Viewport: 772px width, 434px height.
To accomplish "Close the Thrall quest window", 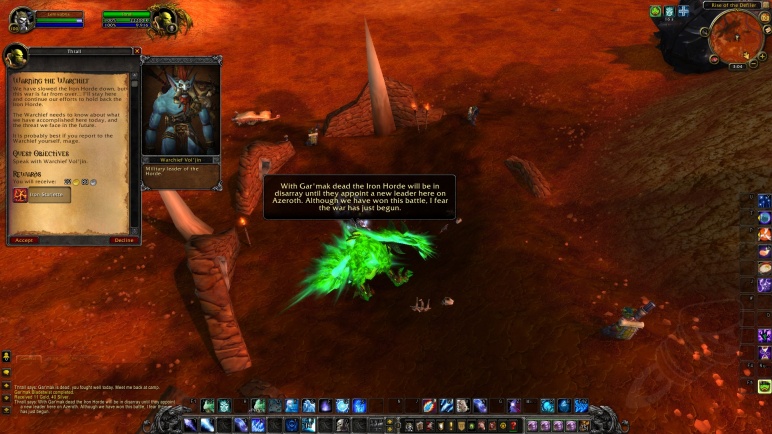I will click(x=137, y=51).
